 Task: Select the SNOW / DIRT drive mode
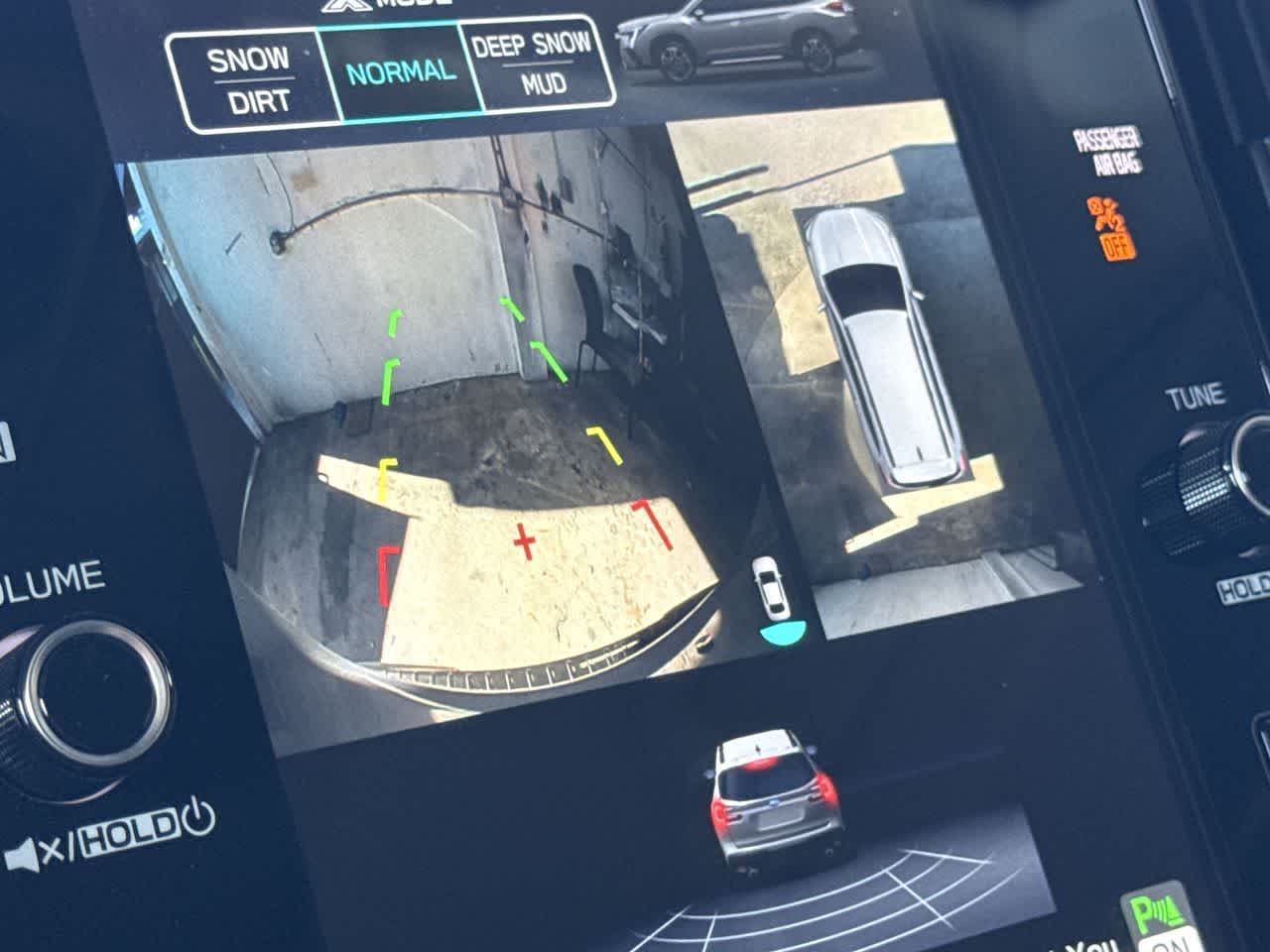click(248, 81)
